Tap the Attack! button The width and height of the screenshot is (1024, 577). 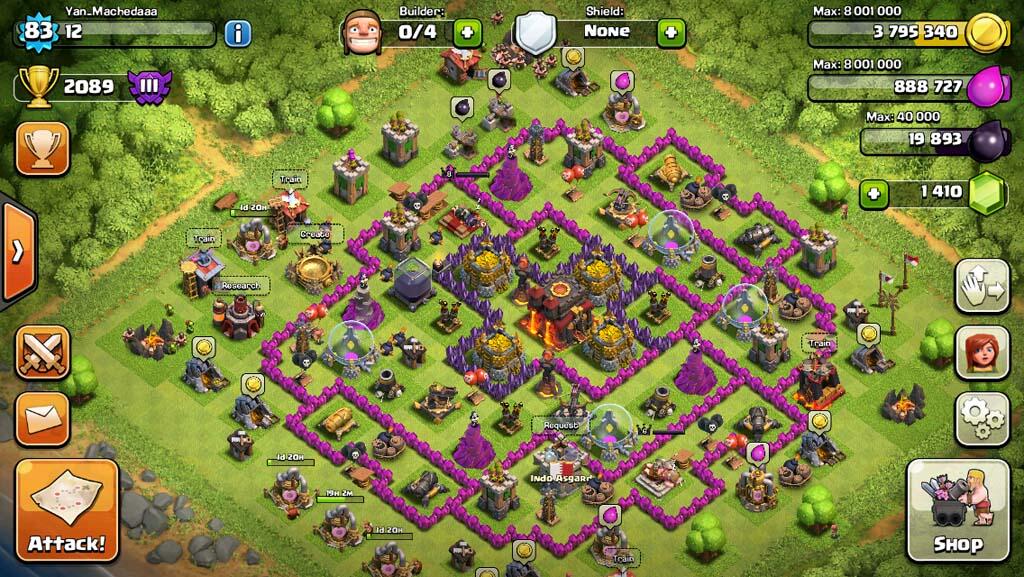67,510
